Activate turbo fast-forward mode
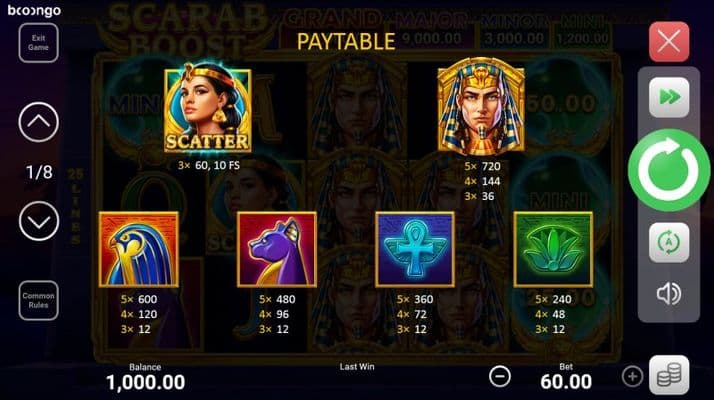 point(668,98)
